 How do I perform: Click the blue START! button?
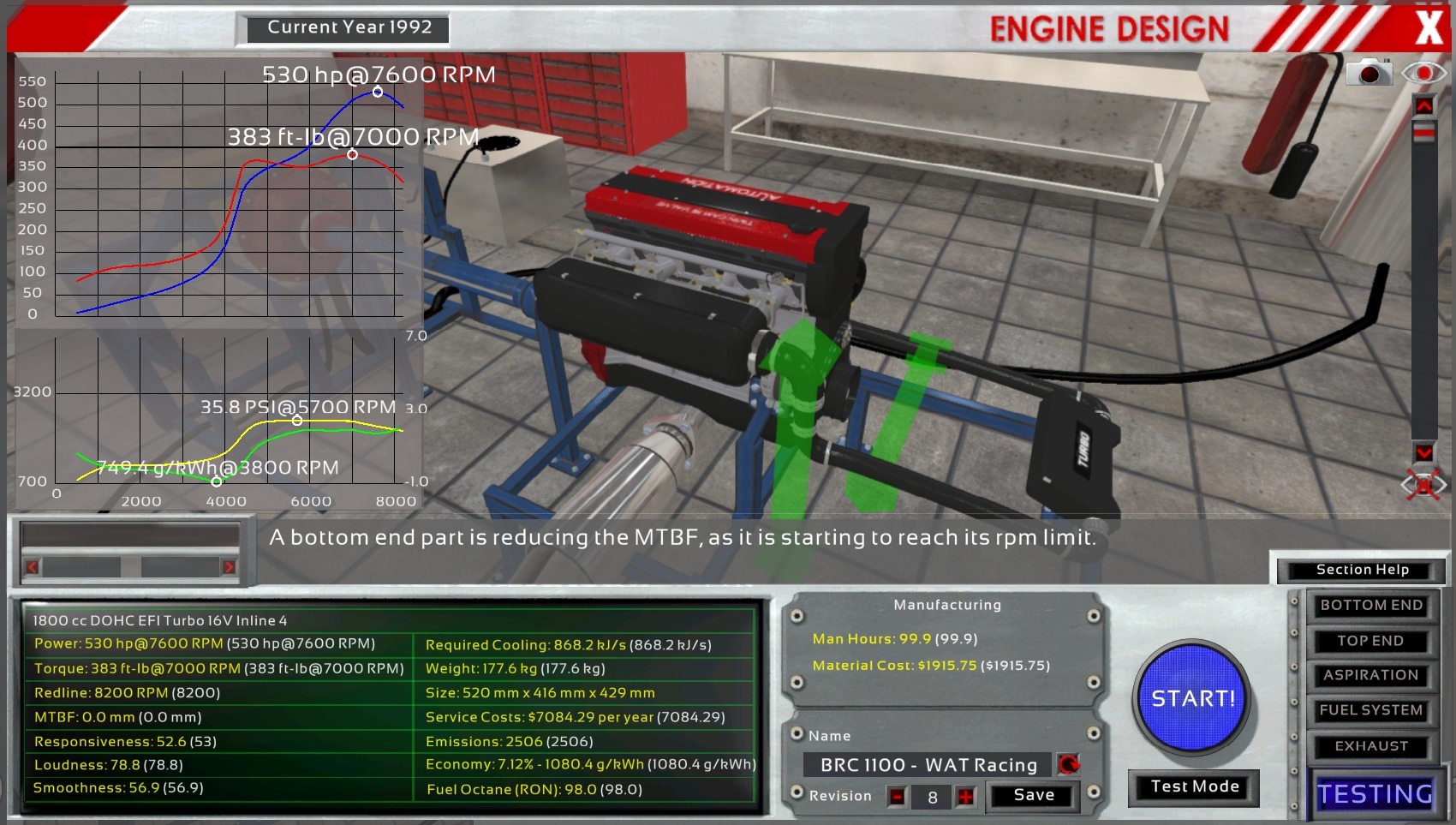coord(1192,699)
